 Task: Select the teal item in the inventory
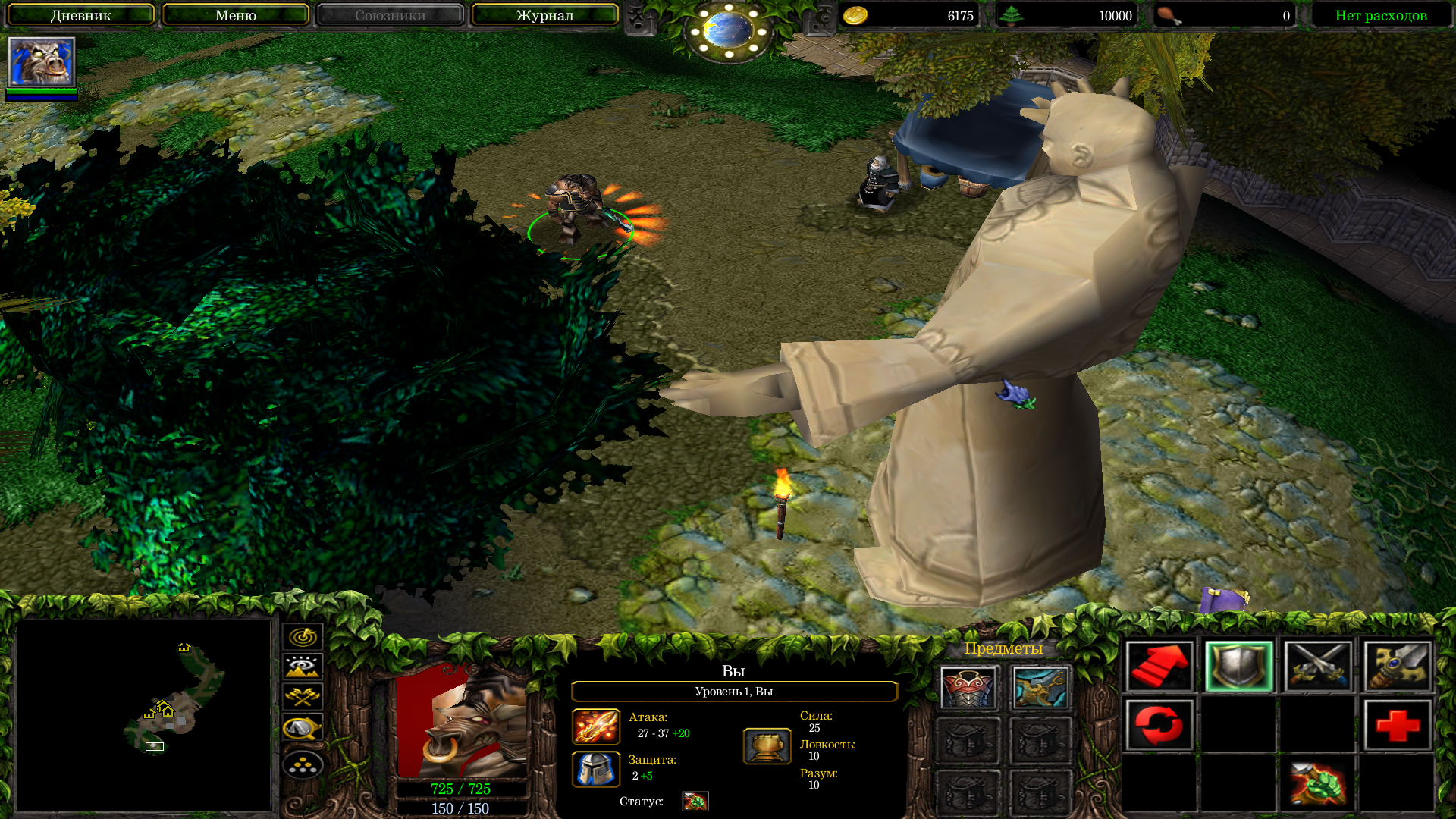(1040, 688)
